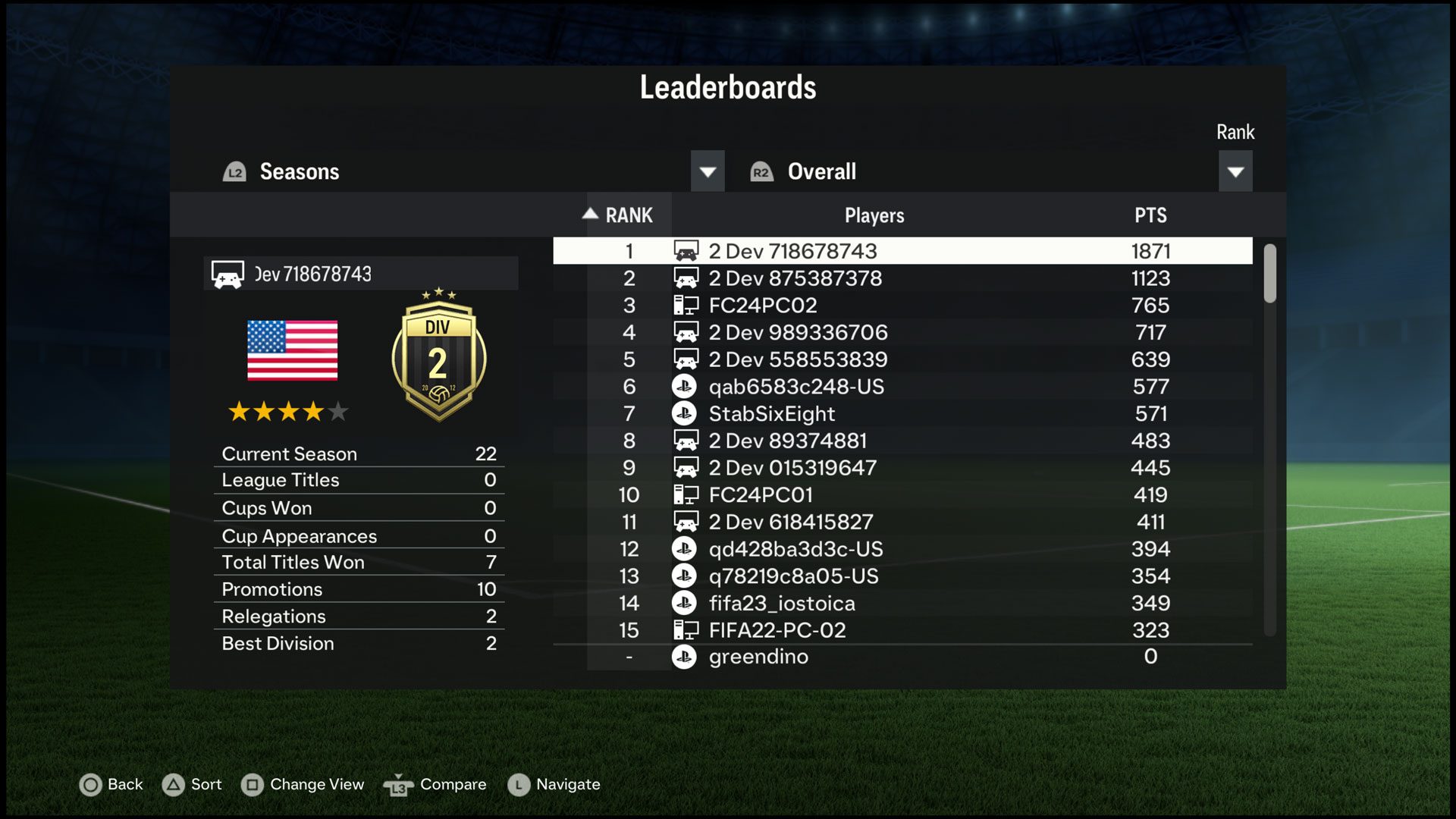Viewport: 1456px width, 819px height.
Task: Toggle the fifth star on the rating
Action: pyautogui.click(x=337, y=411)
